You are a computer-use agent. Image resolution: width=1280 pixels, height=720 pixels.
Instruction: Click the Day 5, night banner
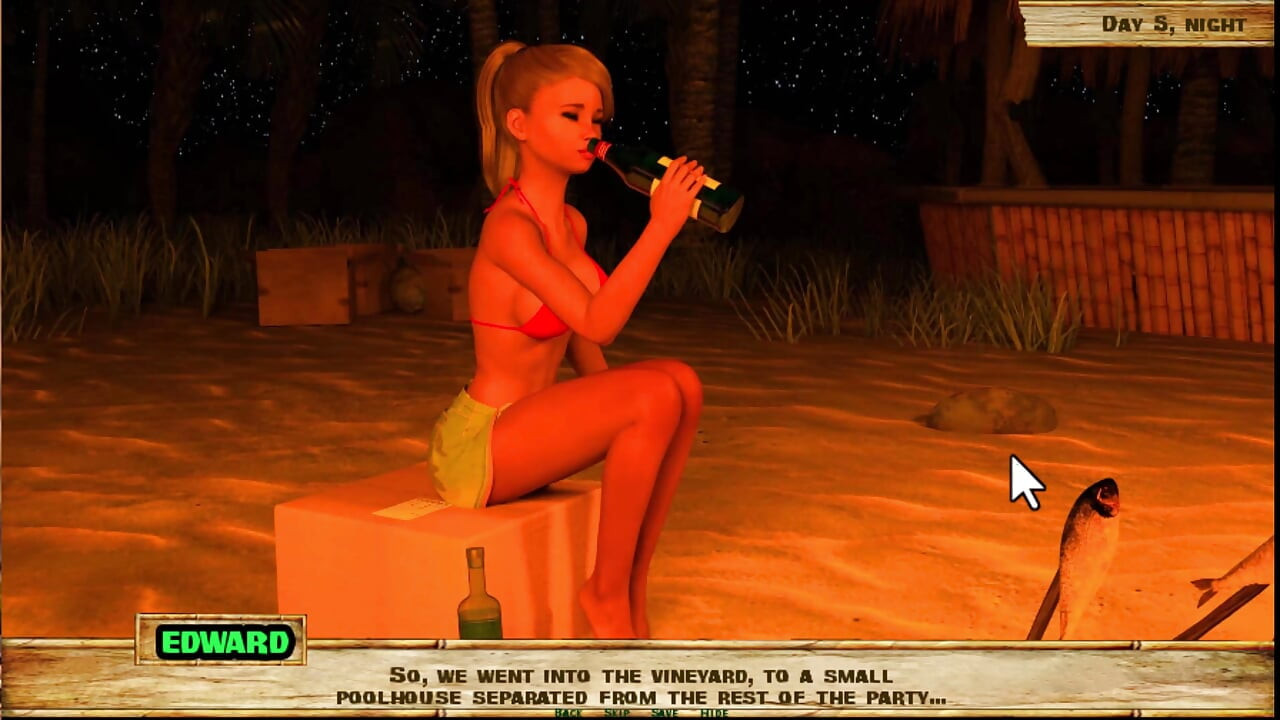pos(1172,24)
